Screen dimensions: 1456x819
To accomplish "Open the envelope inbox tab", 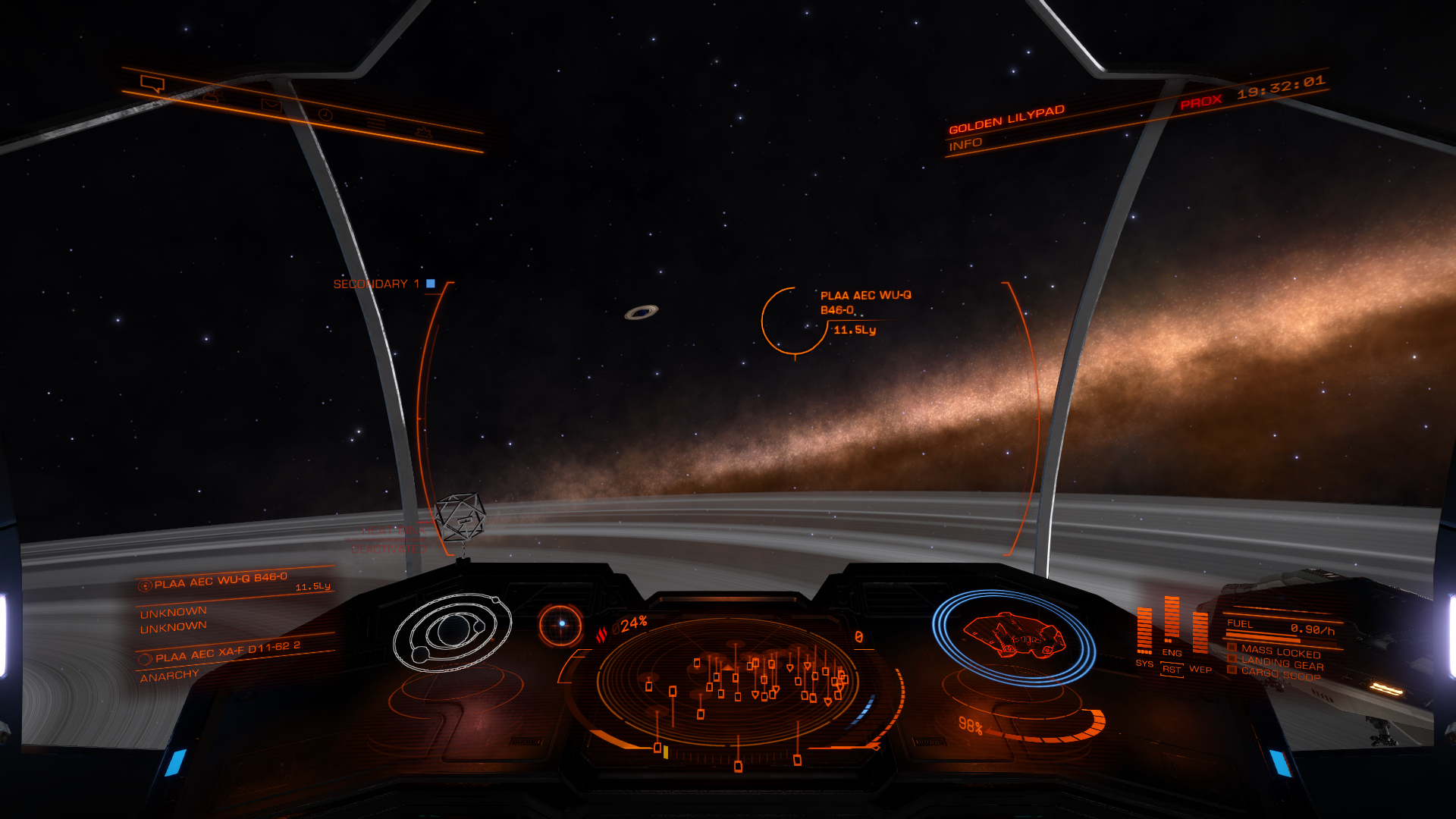I will pyautogui.click(x=271, y=105).
